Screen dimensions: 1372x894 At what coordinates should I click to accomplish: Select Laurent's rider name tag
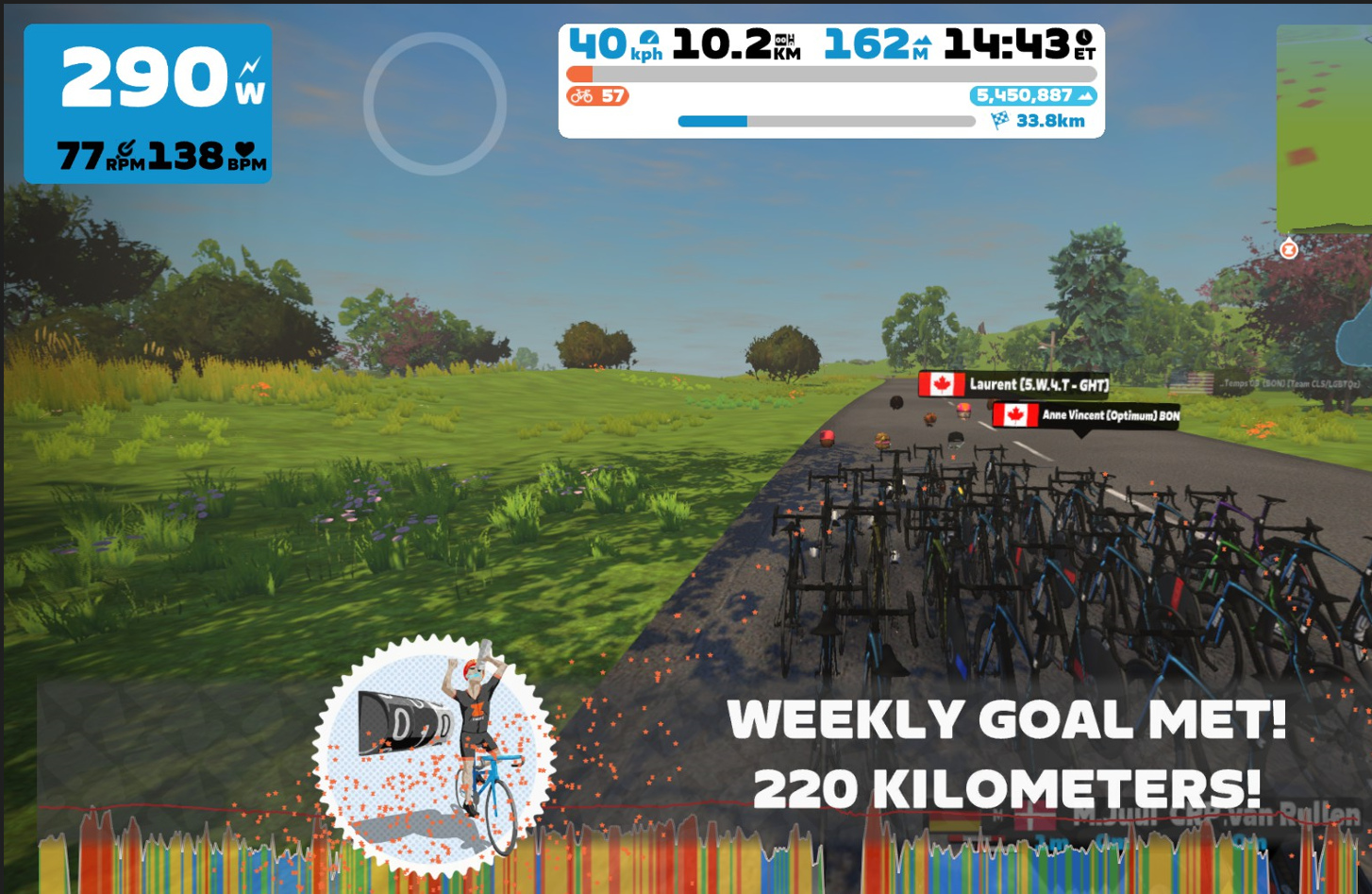coord(1014,384)
